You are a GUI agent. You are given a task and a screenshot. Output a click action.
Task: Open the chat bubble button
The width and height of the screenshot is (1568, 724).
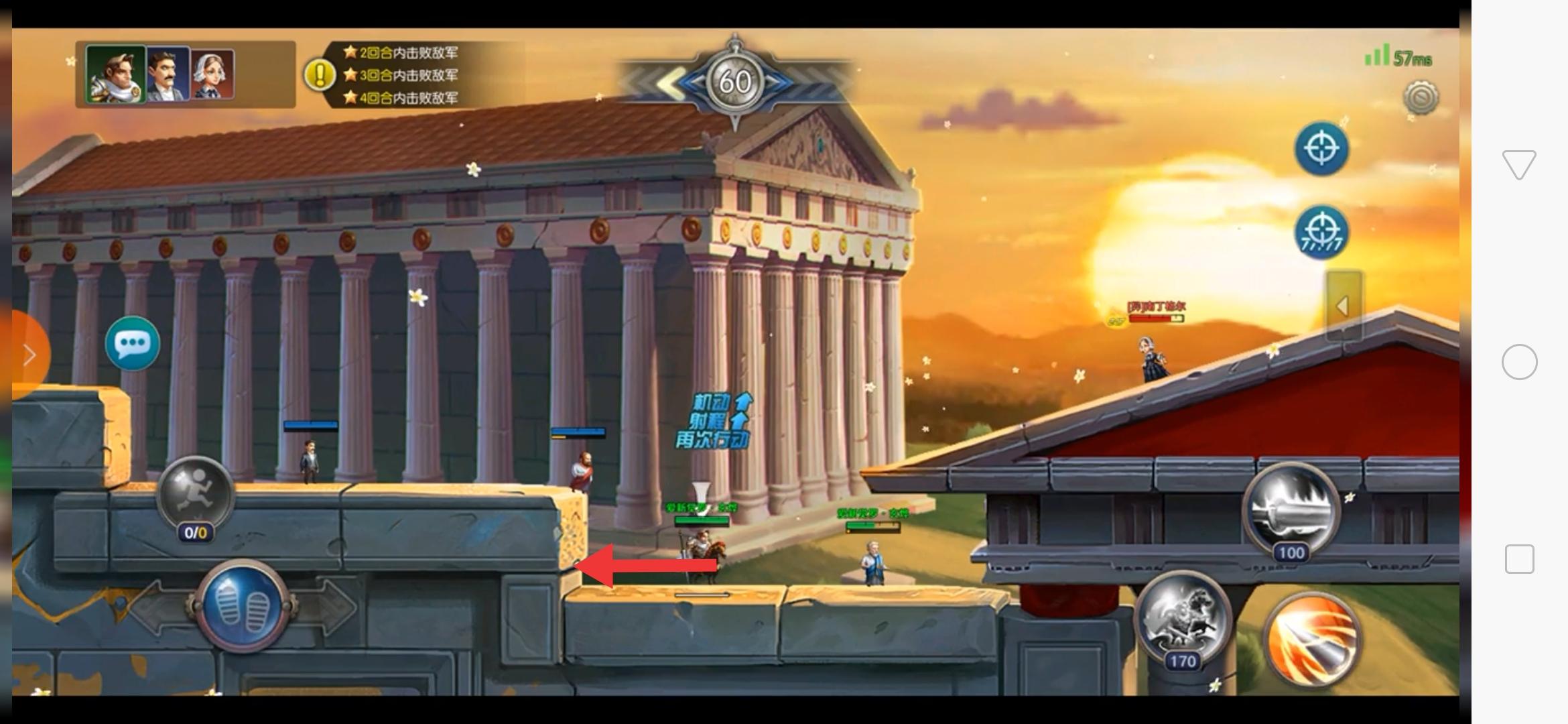(x=132, y=344)
